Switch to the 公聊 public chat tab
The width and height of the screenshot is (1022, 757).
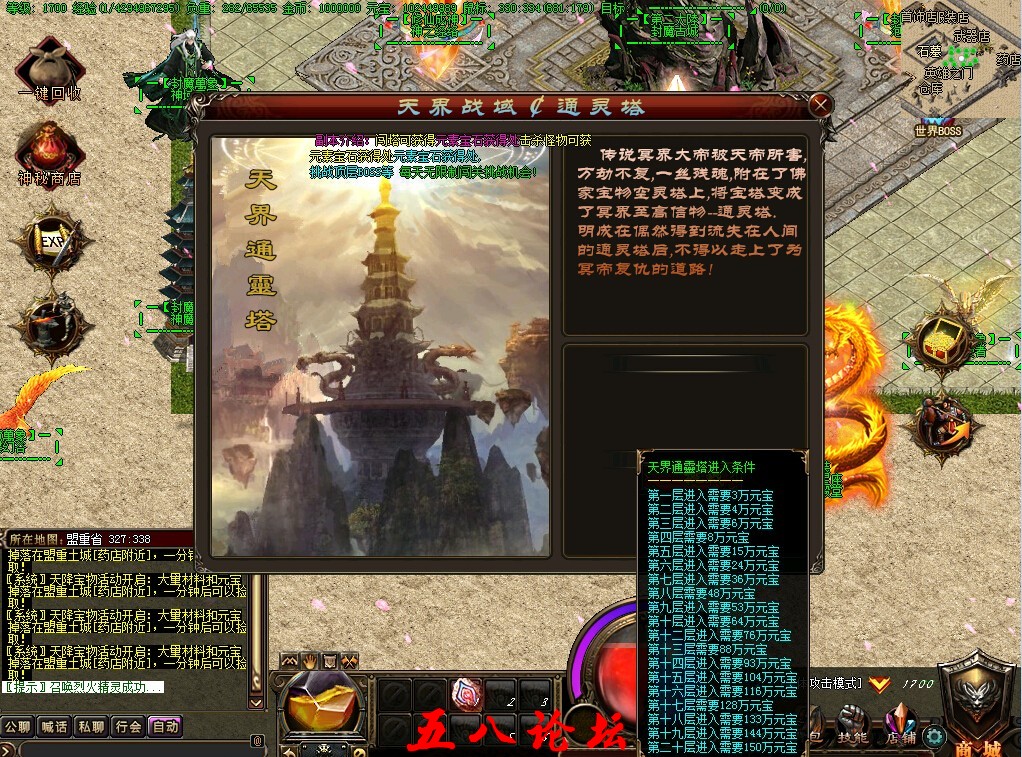(17, 727)
